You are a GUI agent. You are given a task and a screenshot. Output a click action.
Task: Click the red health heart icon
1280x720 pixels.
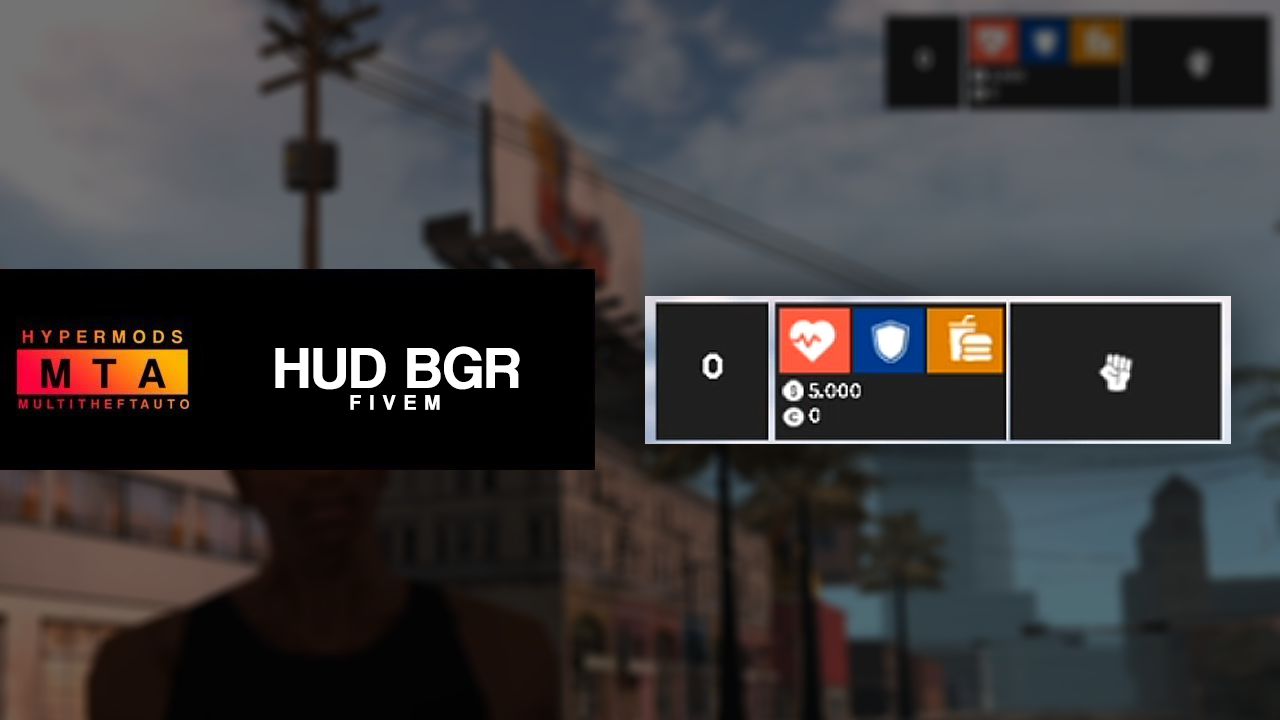tap(813, 340)
